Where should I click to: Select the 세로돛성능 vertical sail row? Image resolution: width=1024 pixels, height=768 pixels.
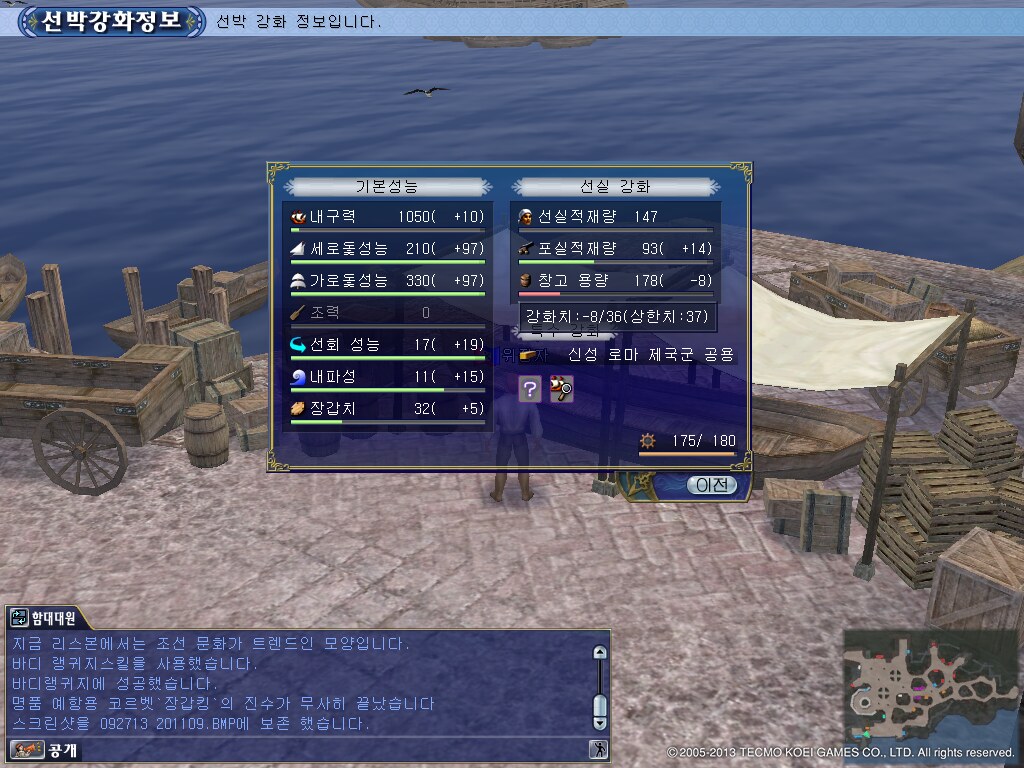click(x=388, y=249)
